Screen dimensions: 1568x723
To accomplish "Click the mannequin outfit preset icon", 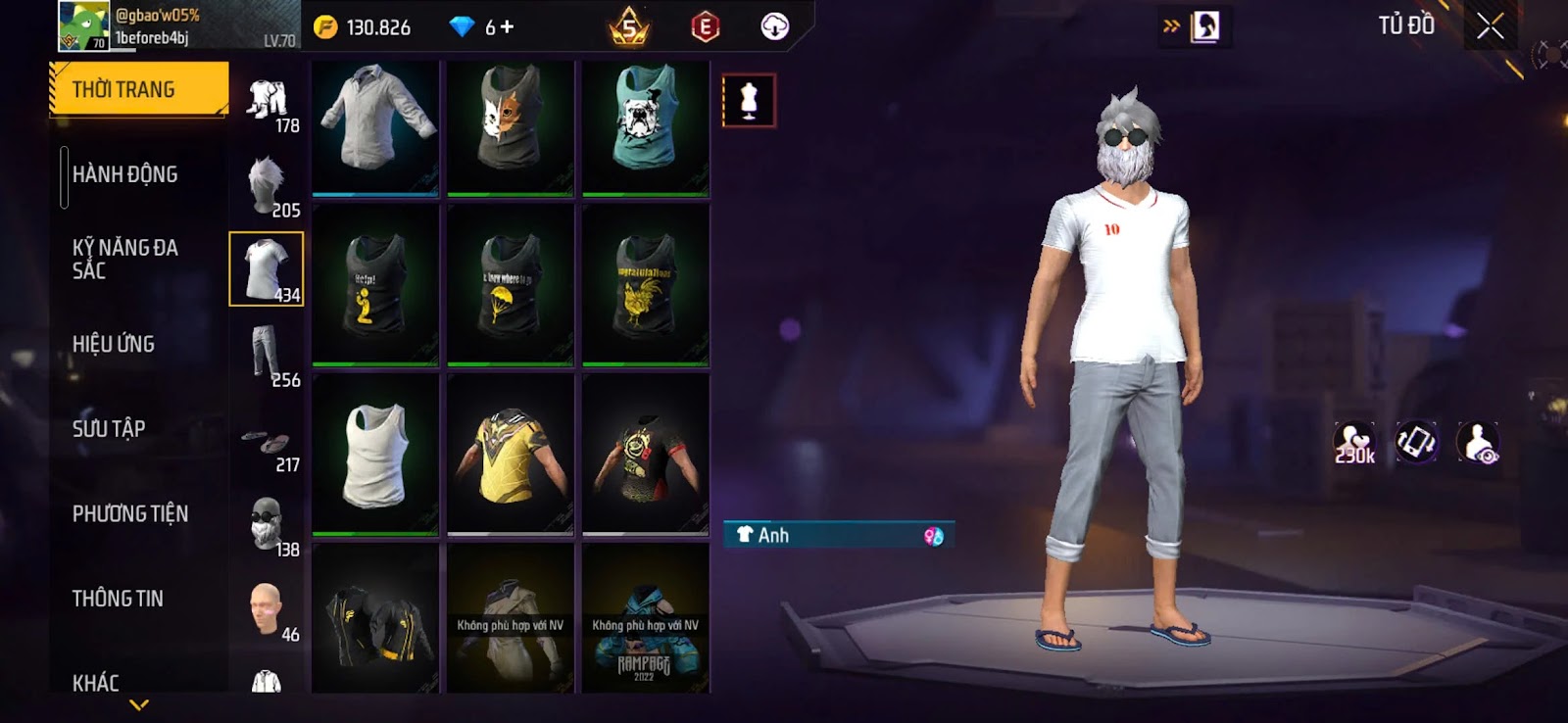I will click(x=749, y=100).
